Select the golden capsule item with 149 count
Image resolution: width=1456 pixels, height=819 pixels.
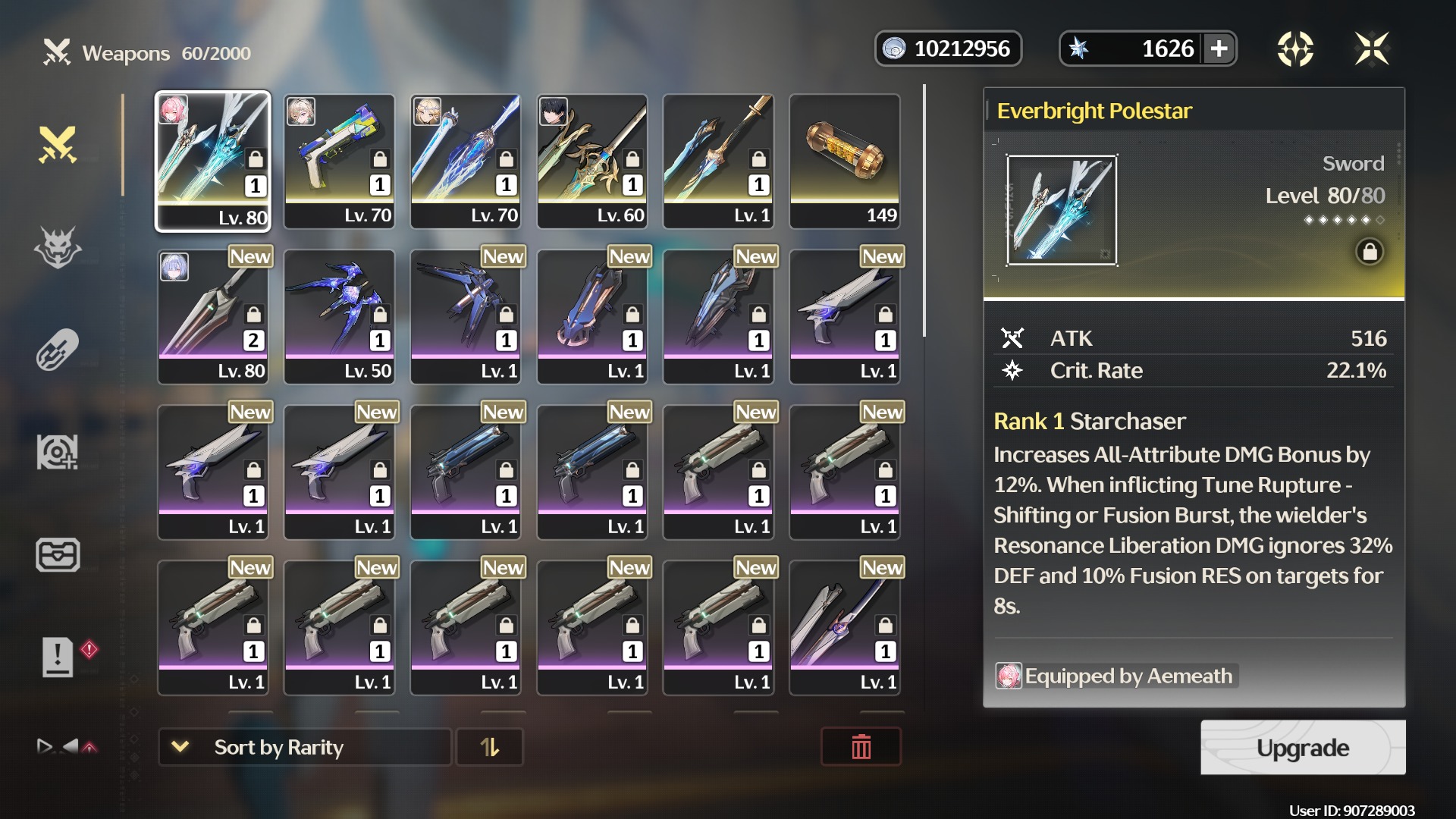click(x=845, y=161)
